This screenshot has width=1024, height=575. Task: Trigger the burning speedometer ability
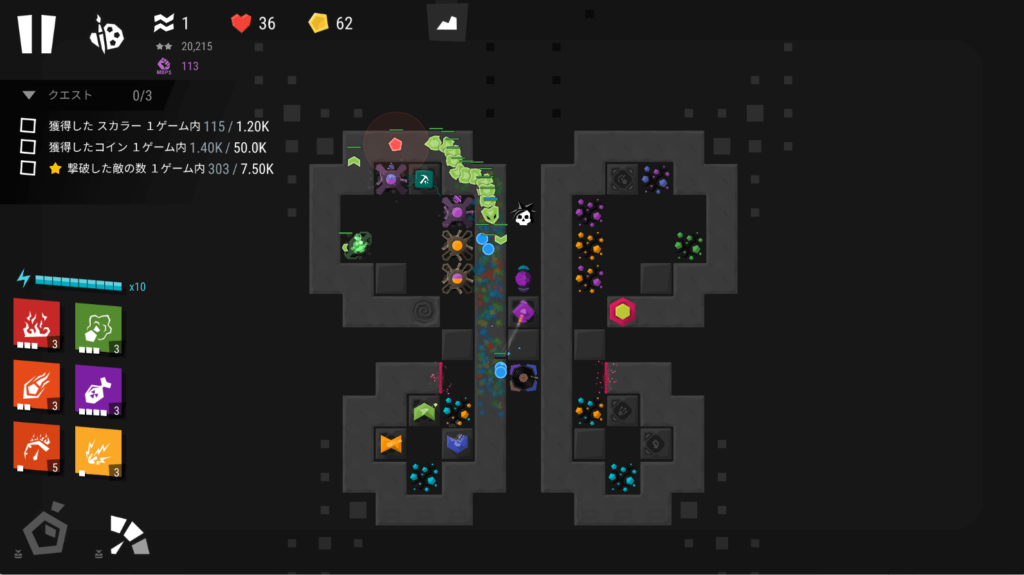[x=36, y=447]
